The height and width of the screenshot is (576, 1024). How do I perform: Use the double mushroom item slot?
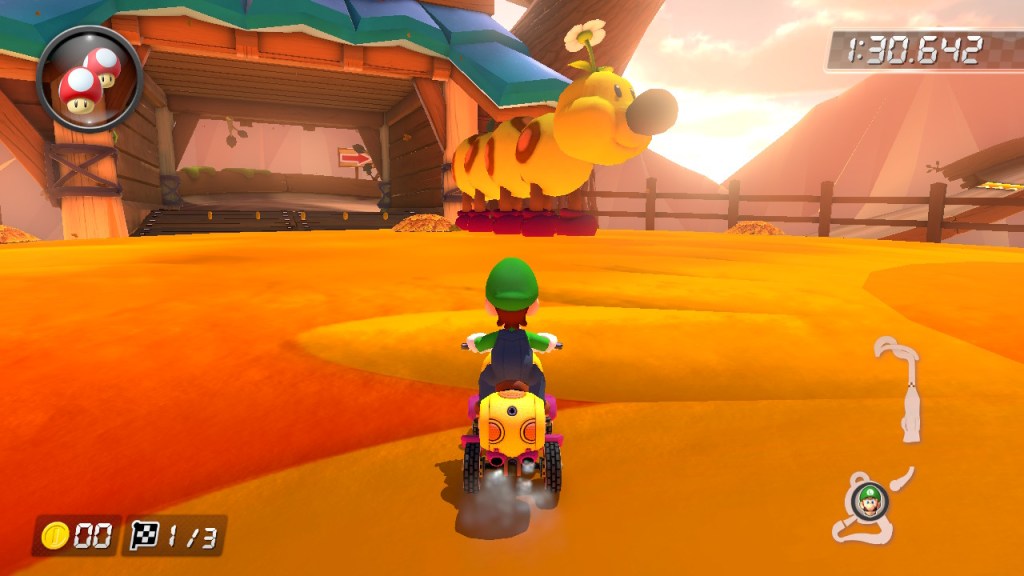coord(89,78)
